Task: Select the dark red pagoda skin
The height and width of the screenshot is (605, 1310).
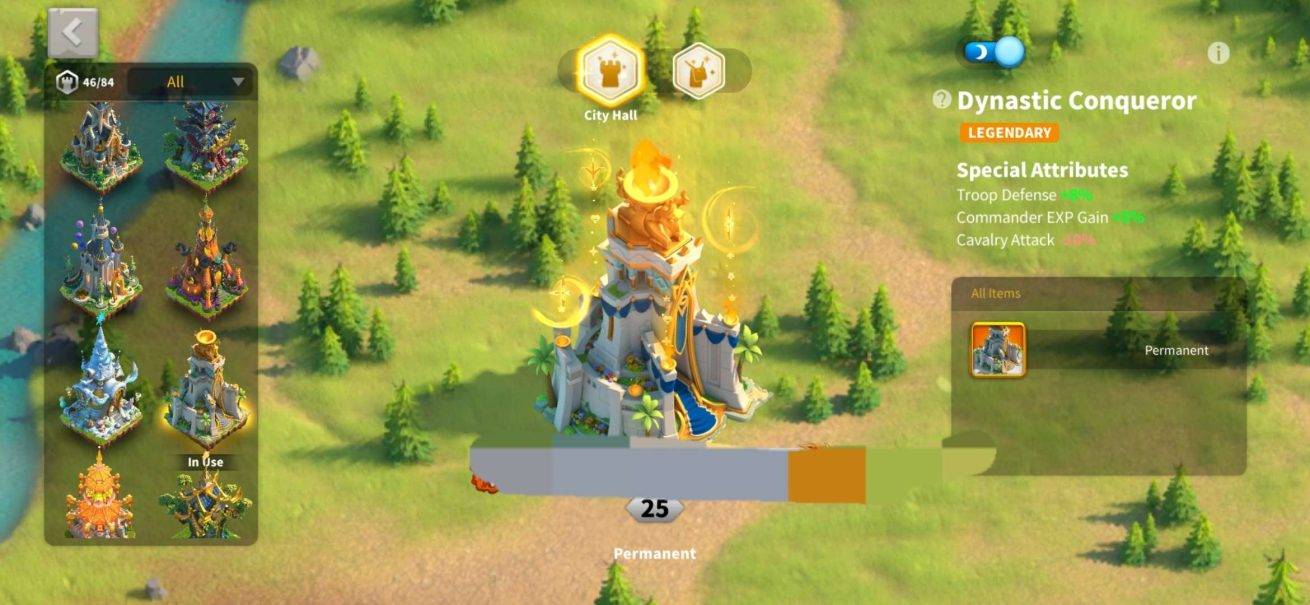Action: pos(206,145)
